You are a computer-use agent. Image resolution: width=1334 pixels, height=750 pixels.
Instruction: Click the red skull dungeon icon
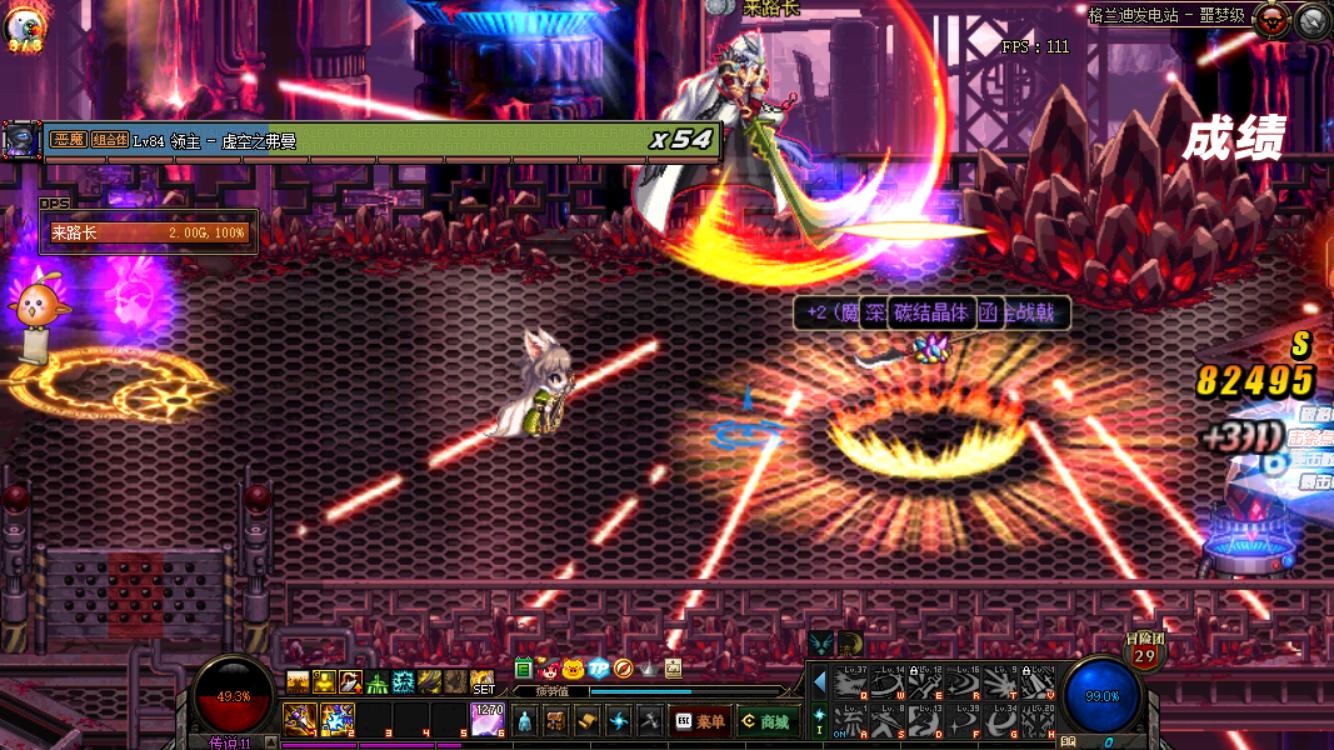[x=1272, y=21]
